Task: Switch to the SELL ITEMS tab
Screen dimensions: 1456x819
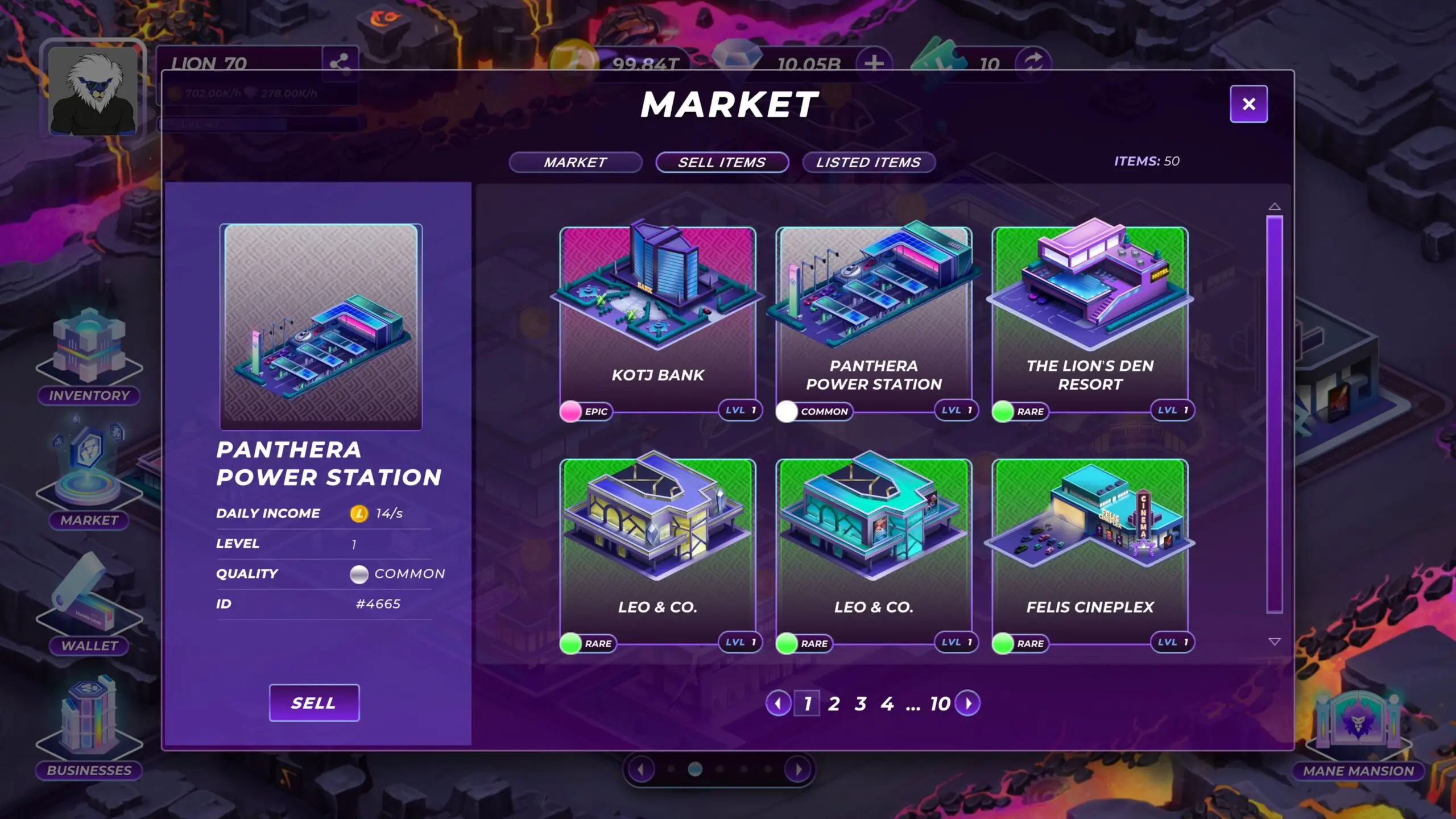Action: 721,163
